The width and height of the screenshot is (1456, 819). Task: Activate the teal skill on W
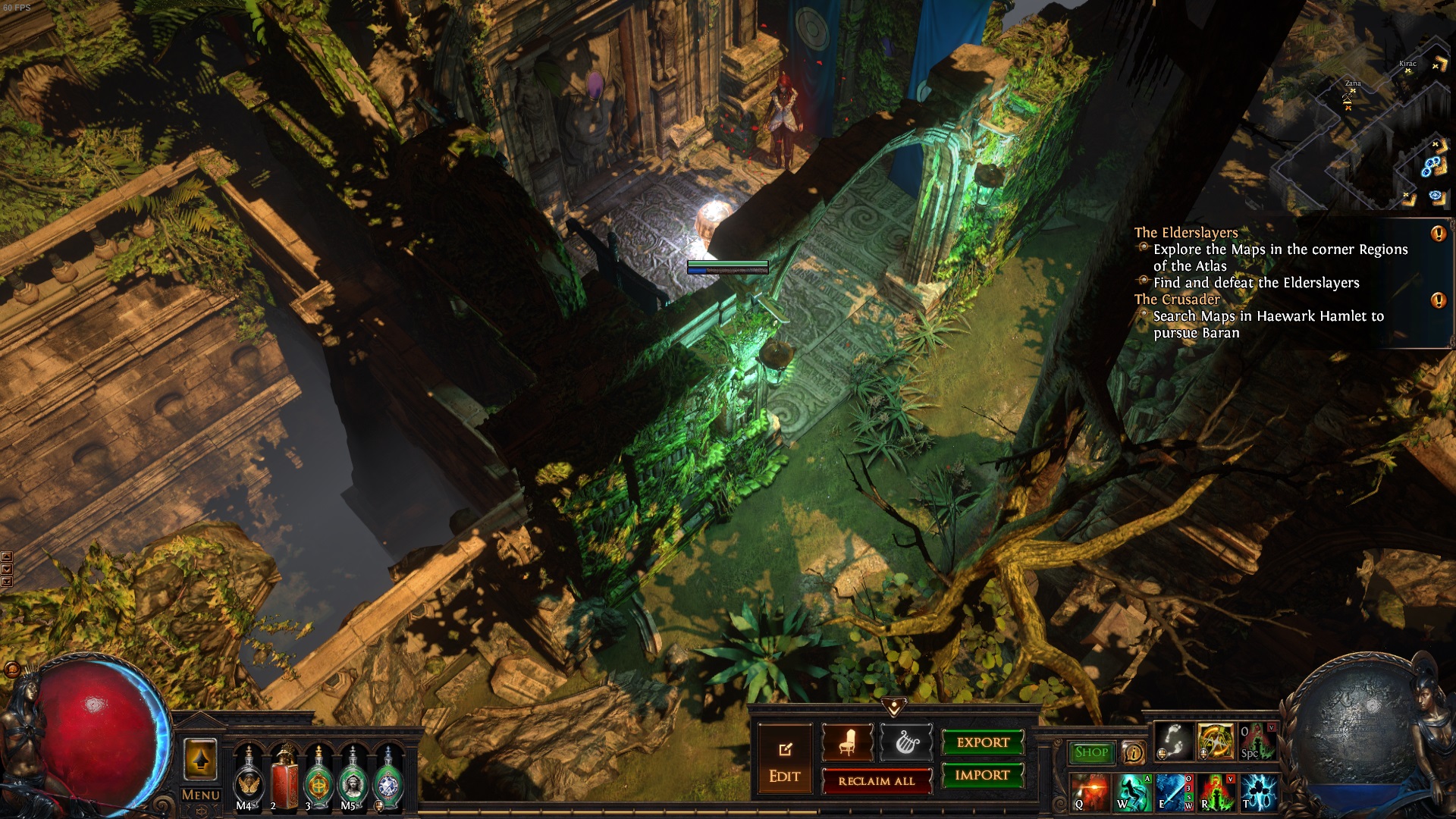pos(1132,792)
